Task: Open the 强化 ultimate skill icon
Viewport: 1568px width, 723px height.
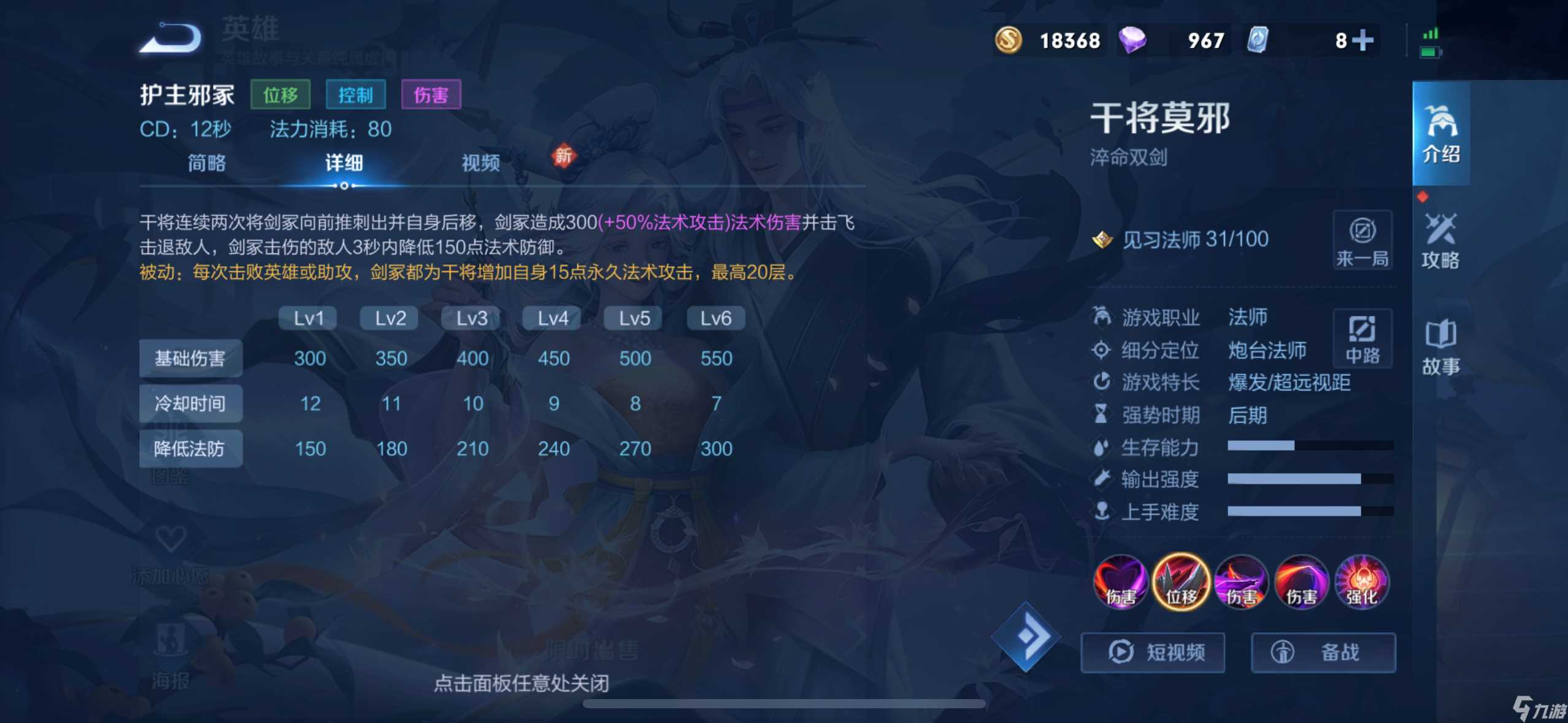Action: click(1362, 581)
